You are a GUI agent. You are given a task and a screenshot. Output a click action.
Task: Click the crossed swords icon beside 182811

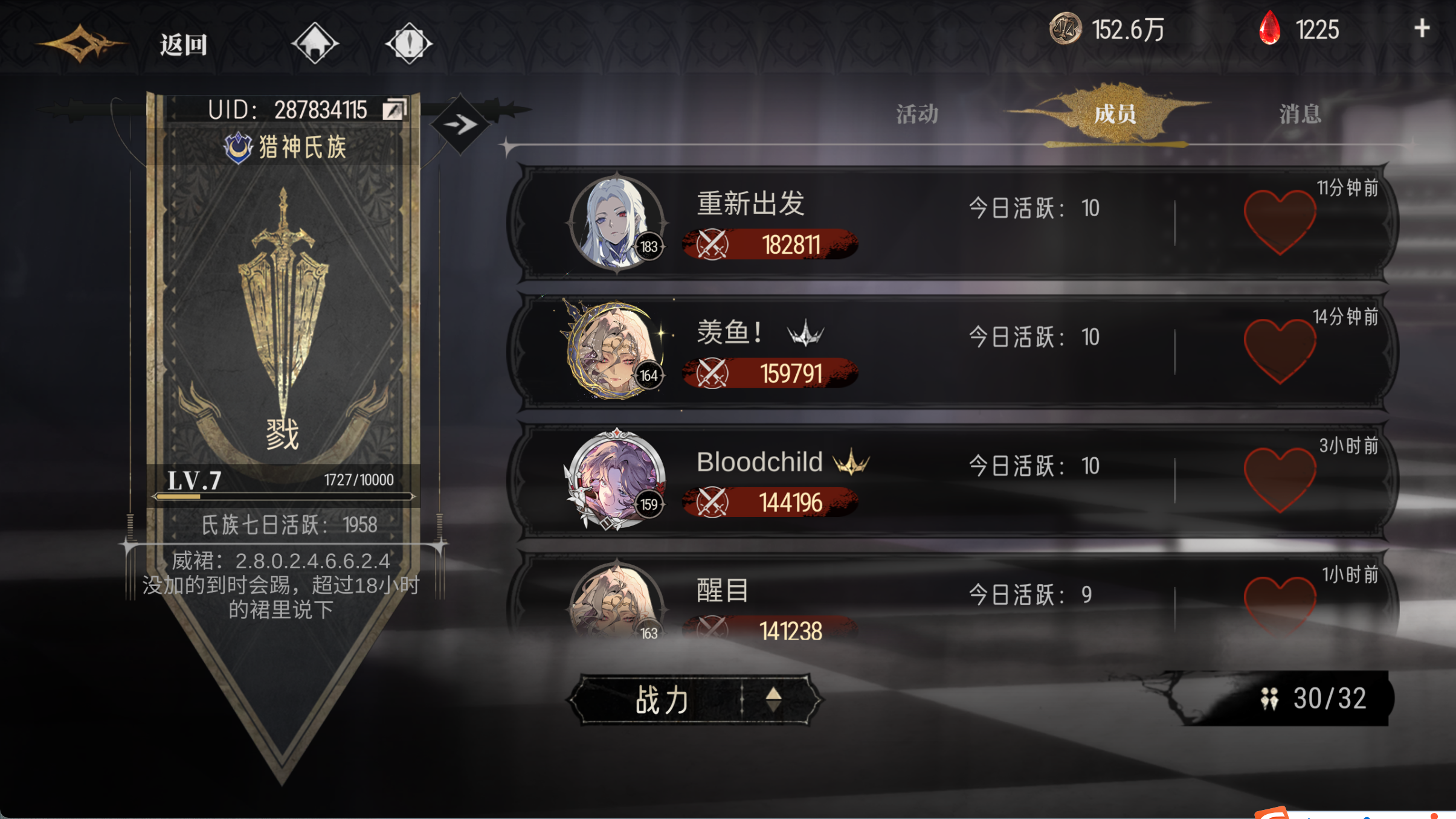coord(712,245)
